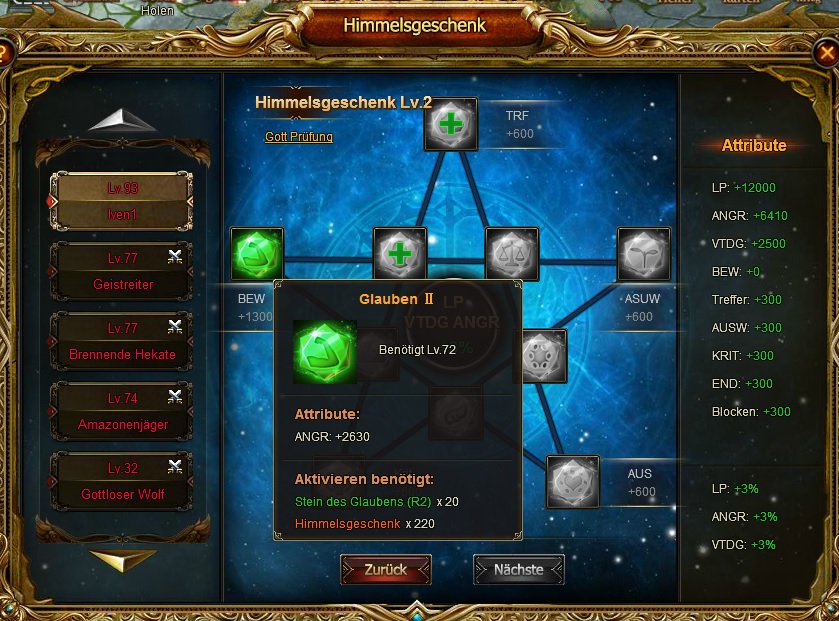Activate the TRF node with green plus

tap(451, 124)
